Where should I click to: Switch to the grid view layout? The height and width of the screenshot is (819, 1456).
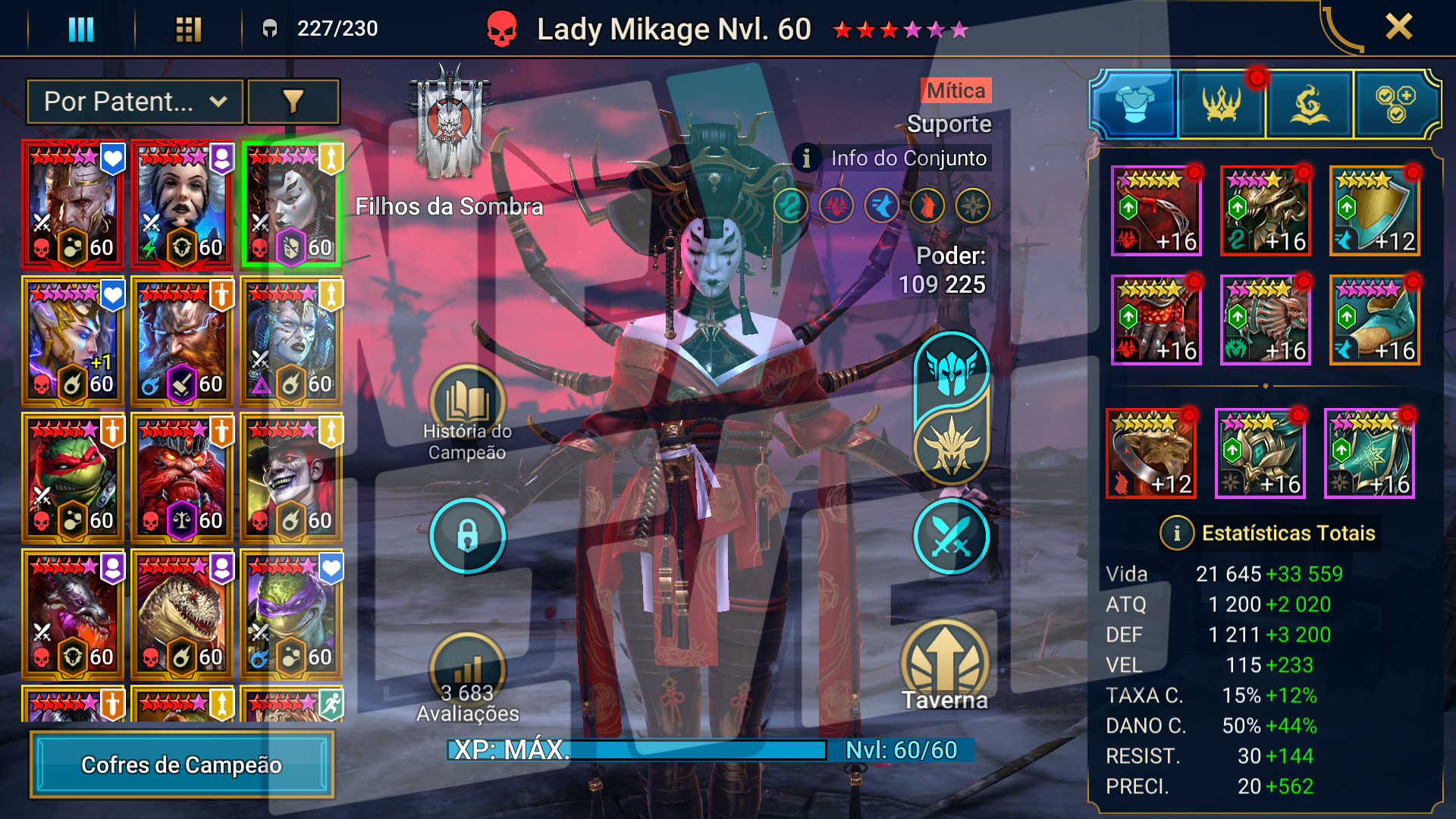pyautogui.click(x=188, y=30)
